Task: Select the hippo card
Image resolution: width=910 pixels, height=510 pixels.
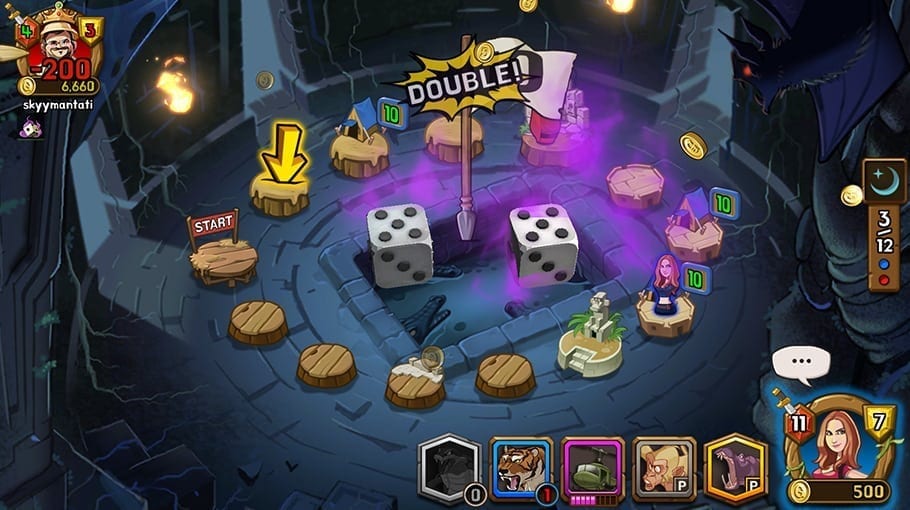Action: [735, 468]
